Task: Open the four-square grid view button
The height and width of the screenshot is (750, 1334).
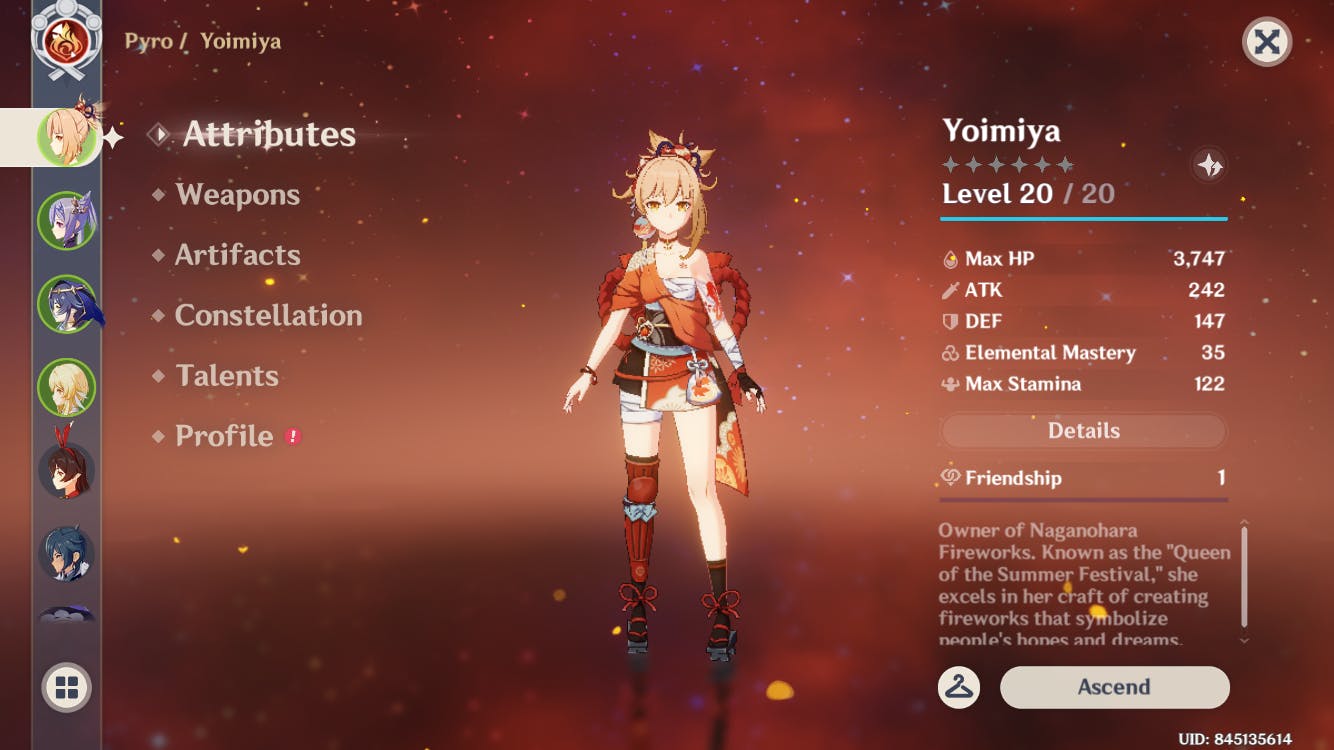Action: (x=67, y=688)
